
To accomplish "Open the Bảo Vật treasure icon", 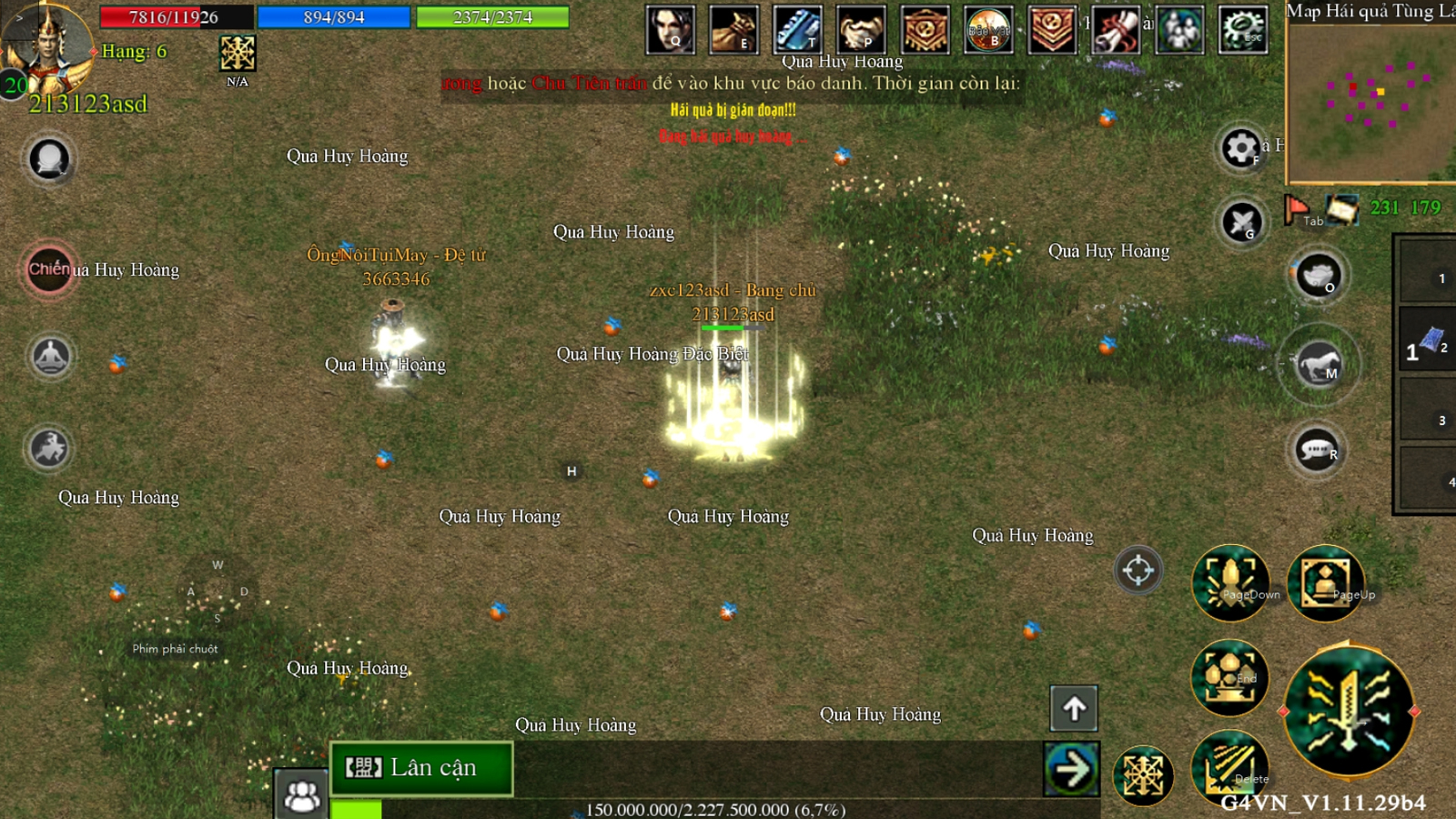I will coord(988,29).
